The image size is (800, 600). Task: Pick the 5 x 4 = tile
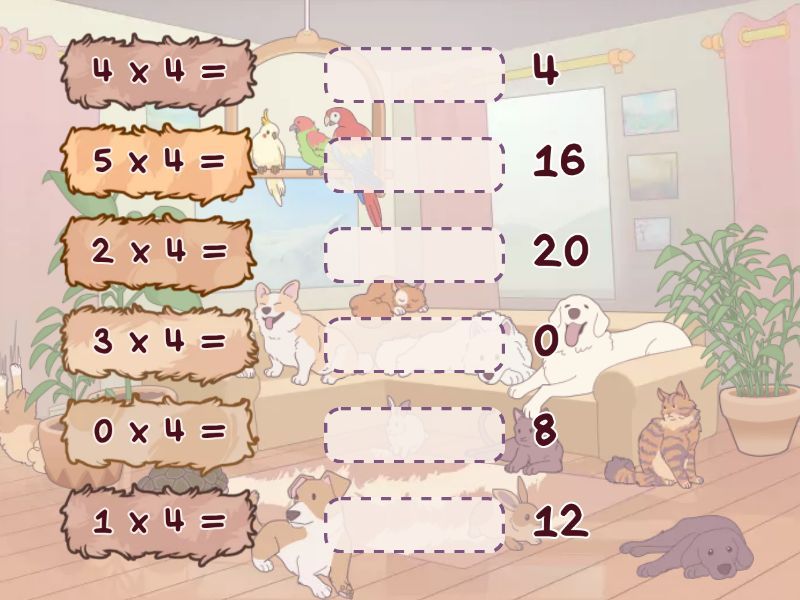pos(158,162)
